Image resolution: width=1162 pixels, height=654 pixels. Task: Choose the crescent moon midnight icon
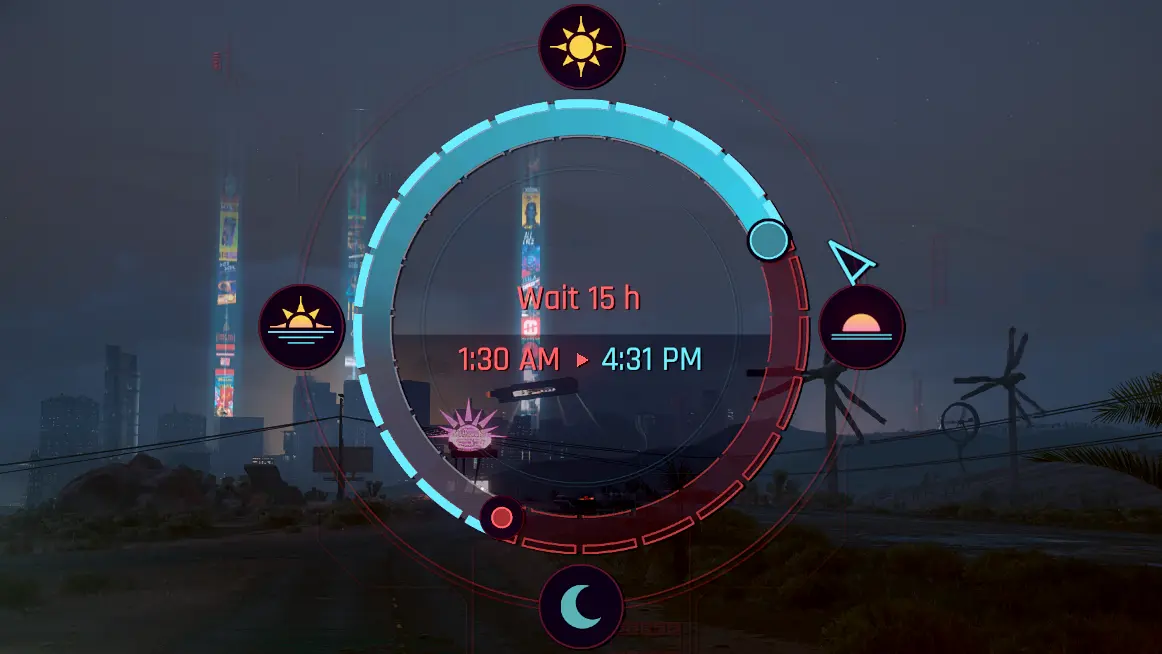(581, 606)
